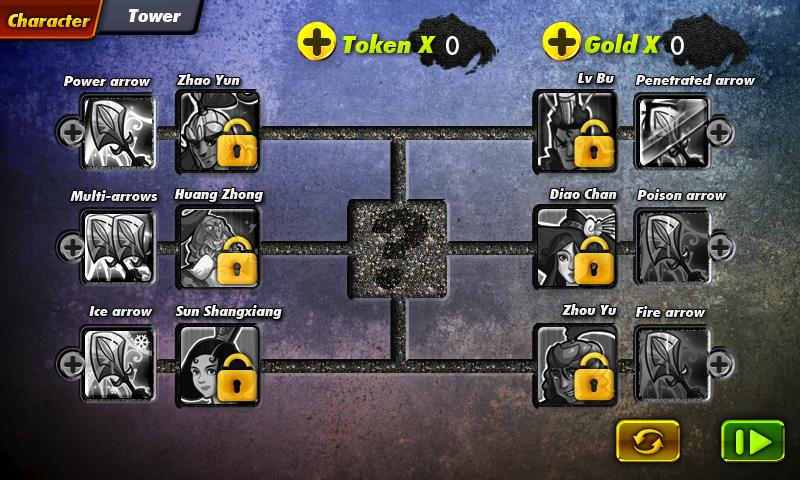Choose the Penetrated arrow skill icon
Viewport: 800px width, 480px height.
(x=672, y=131)
